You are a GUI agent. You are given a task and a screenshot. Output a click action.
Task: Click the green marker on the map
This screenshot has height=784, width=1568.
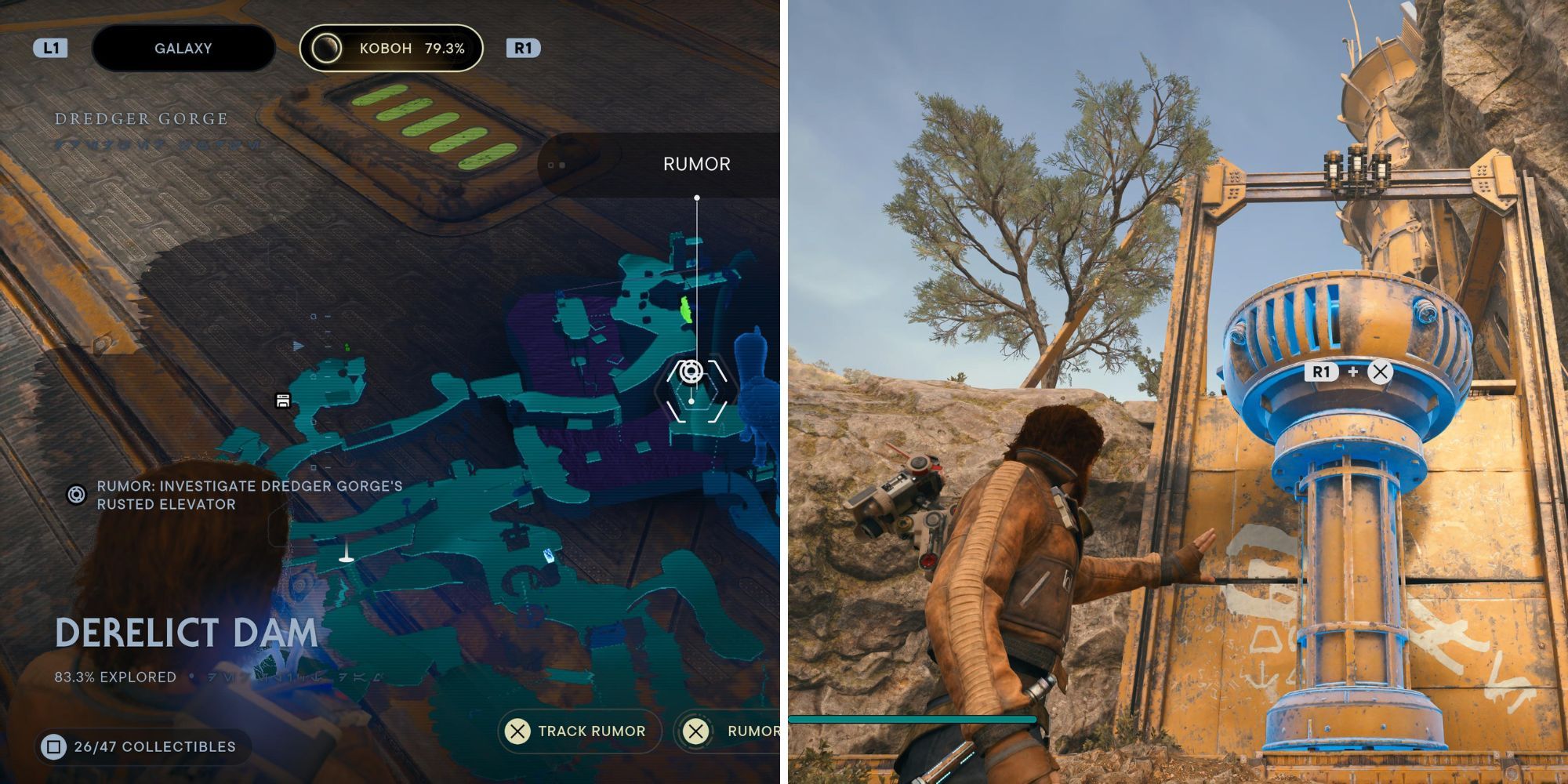point(685,309)
